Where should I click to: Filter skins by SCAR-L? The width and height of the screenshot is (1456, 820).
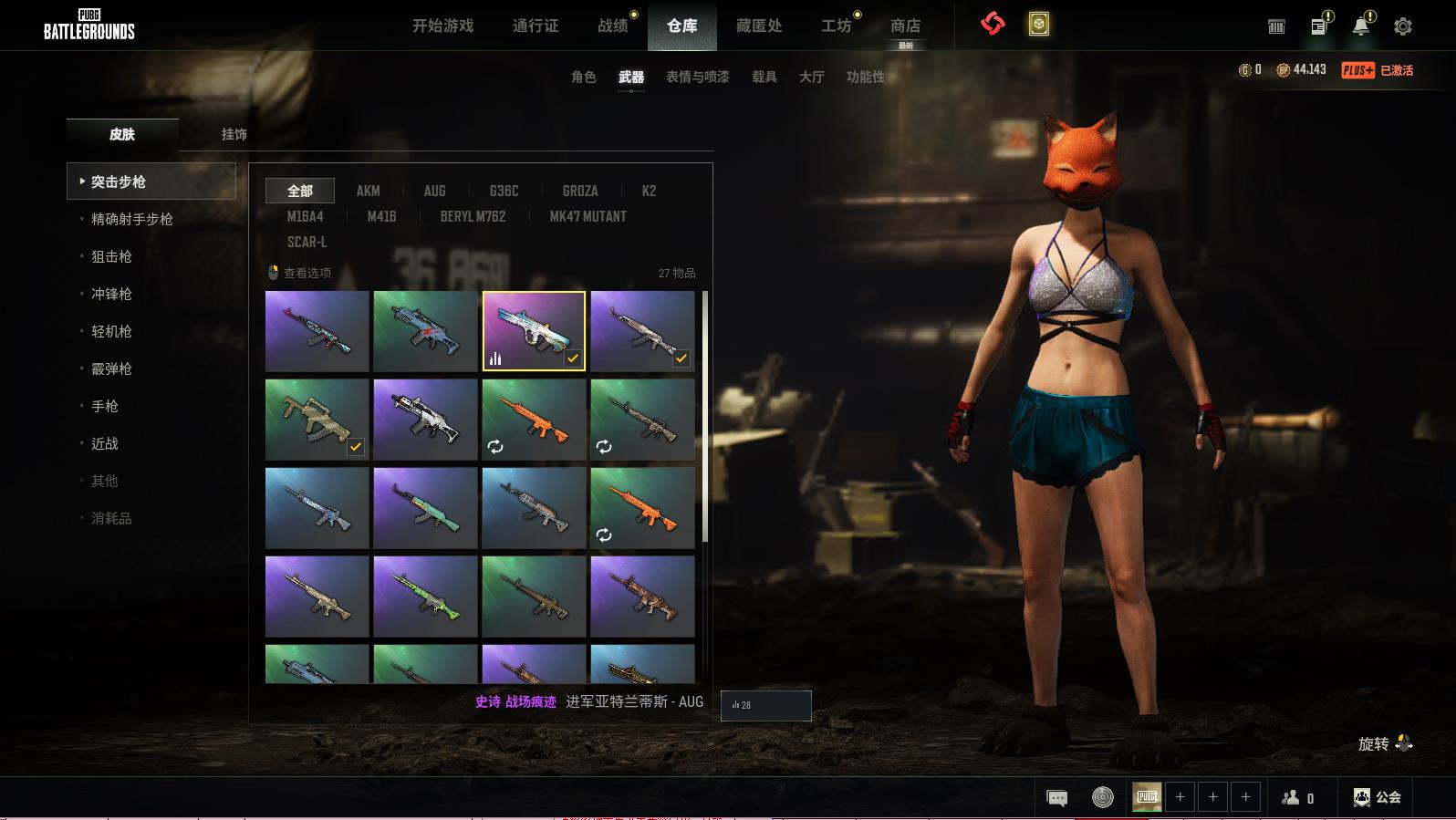point(307,242)
